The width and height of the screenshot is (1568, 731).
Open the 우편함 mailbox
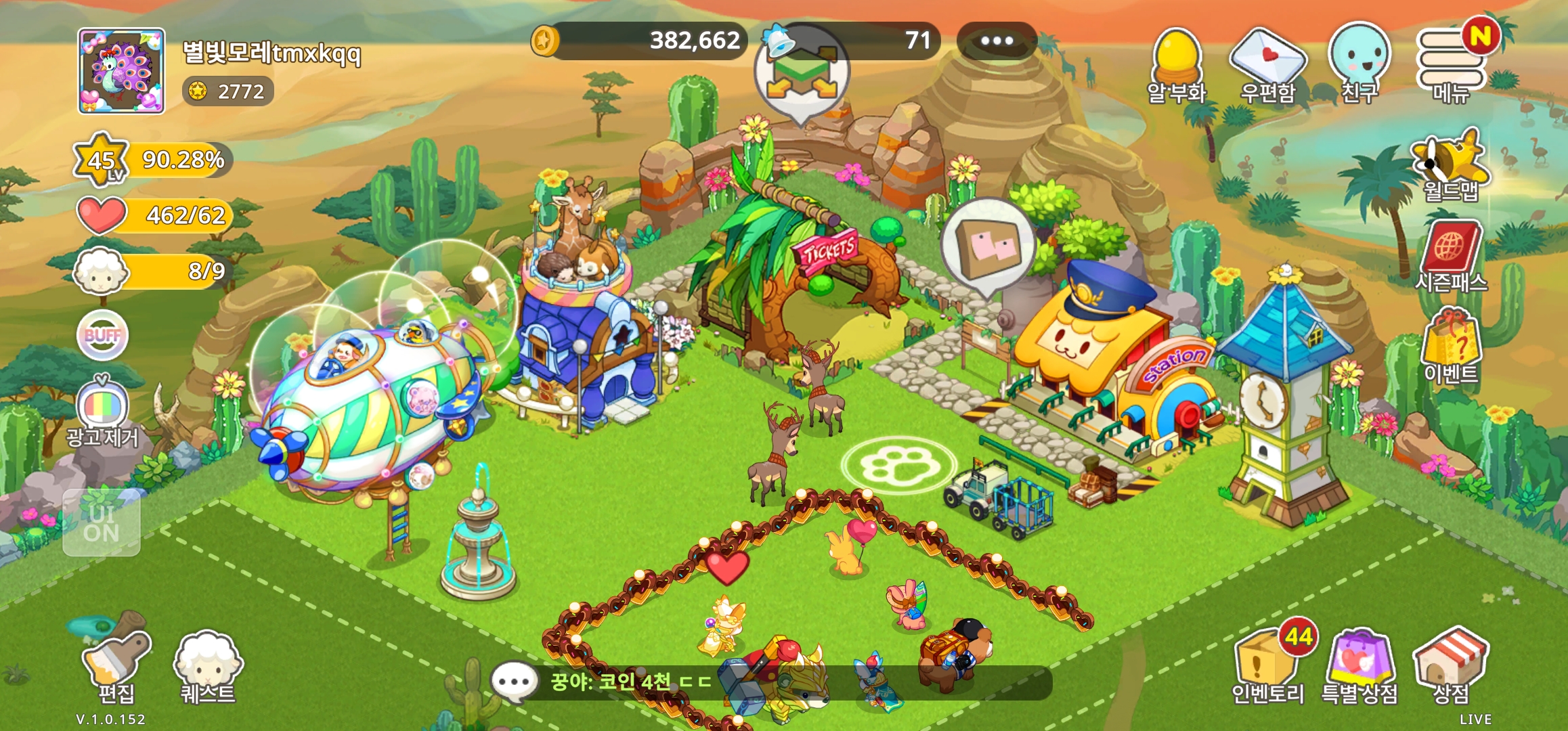pyautogui.click(x=1267, y=66)
